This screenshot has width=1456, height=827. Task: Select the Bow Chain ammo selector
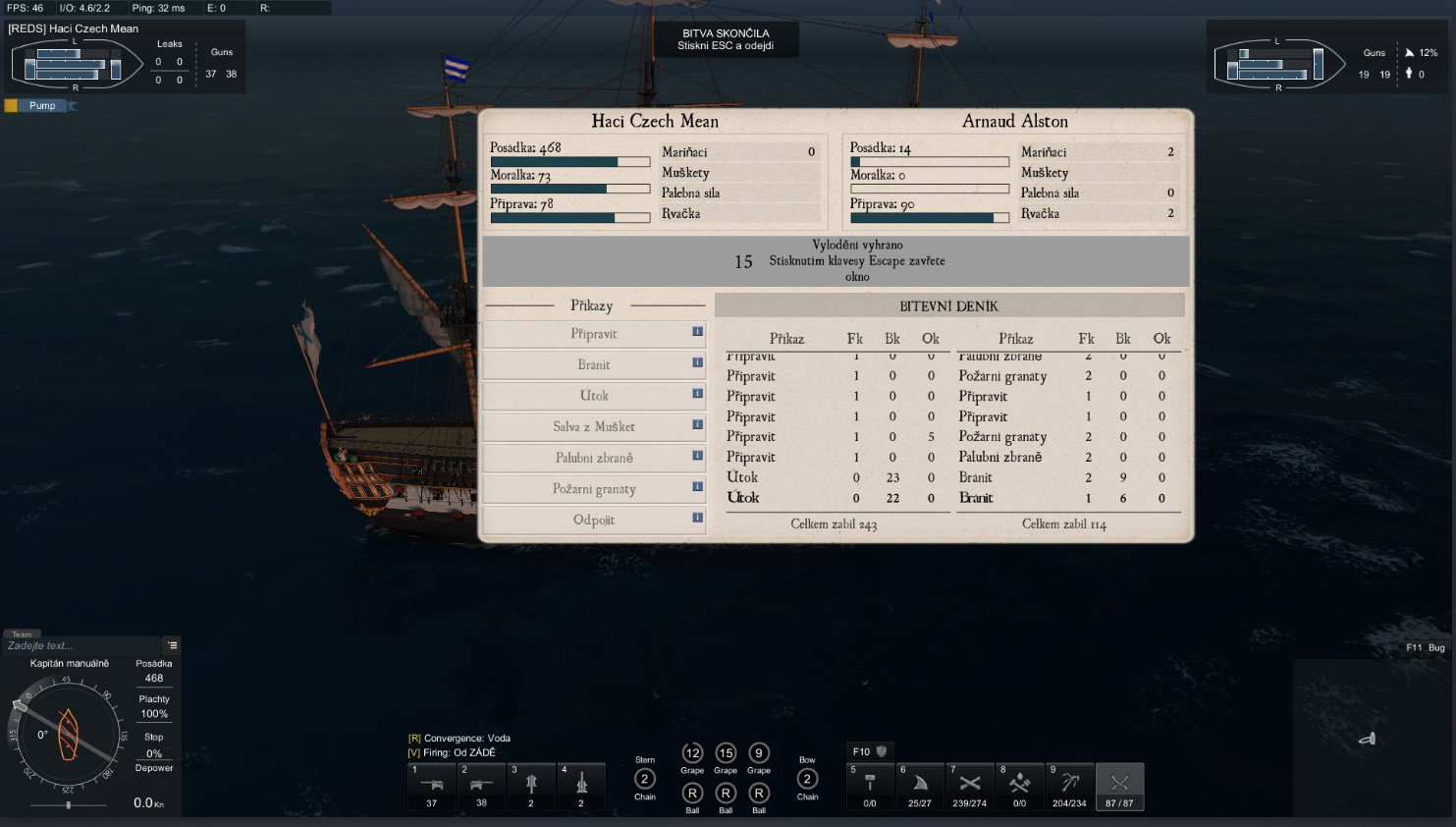pyautogui.click(x=807, y=780)
